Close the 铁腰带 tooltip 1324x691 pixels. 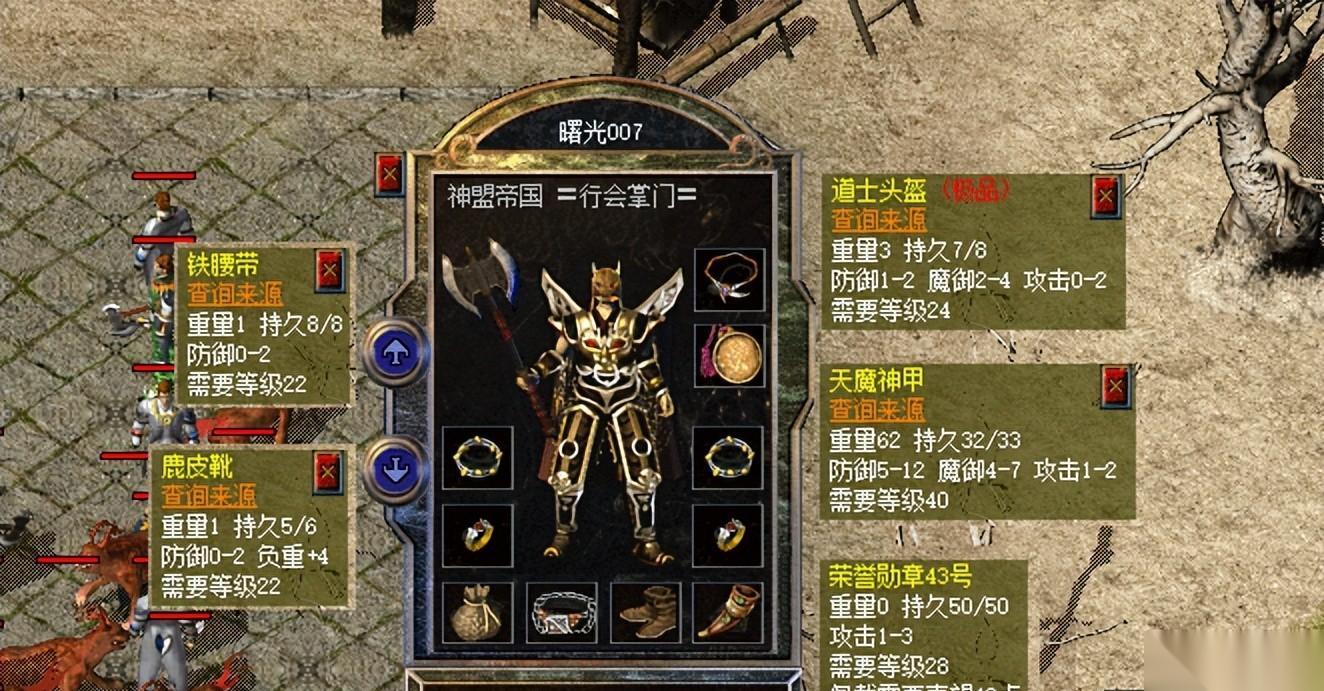[x=329, y=270]
